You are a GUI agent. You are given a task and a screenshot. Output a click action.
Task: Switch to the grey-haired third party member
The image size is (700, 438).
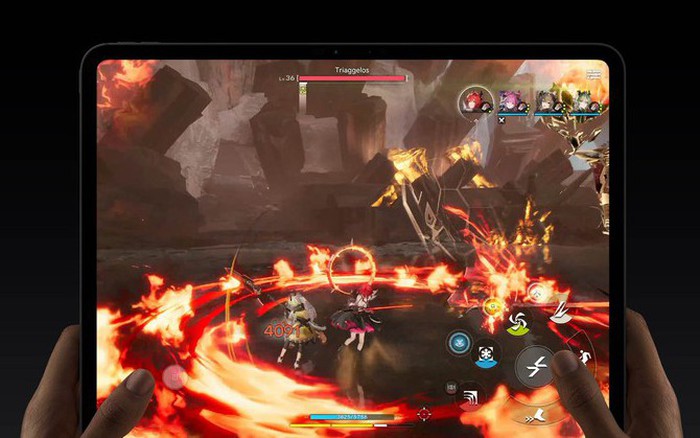[x=545, y=101]
